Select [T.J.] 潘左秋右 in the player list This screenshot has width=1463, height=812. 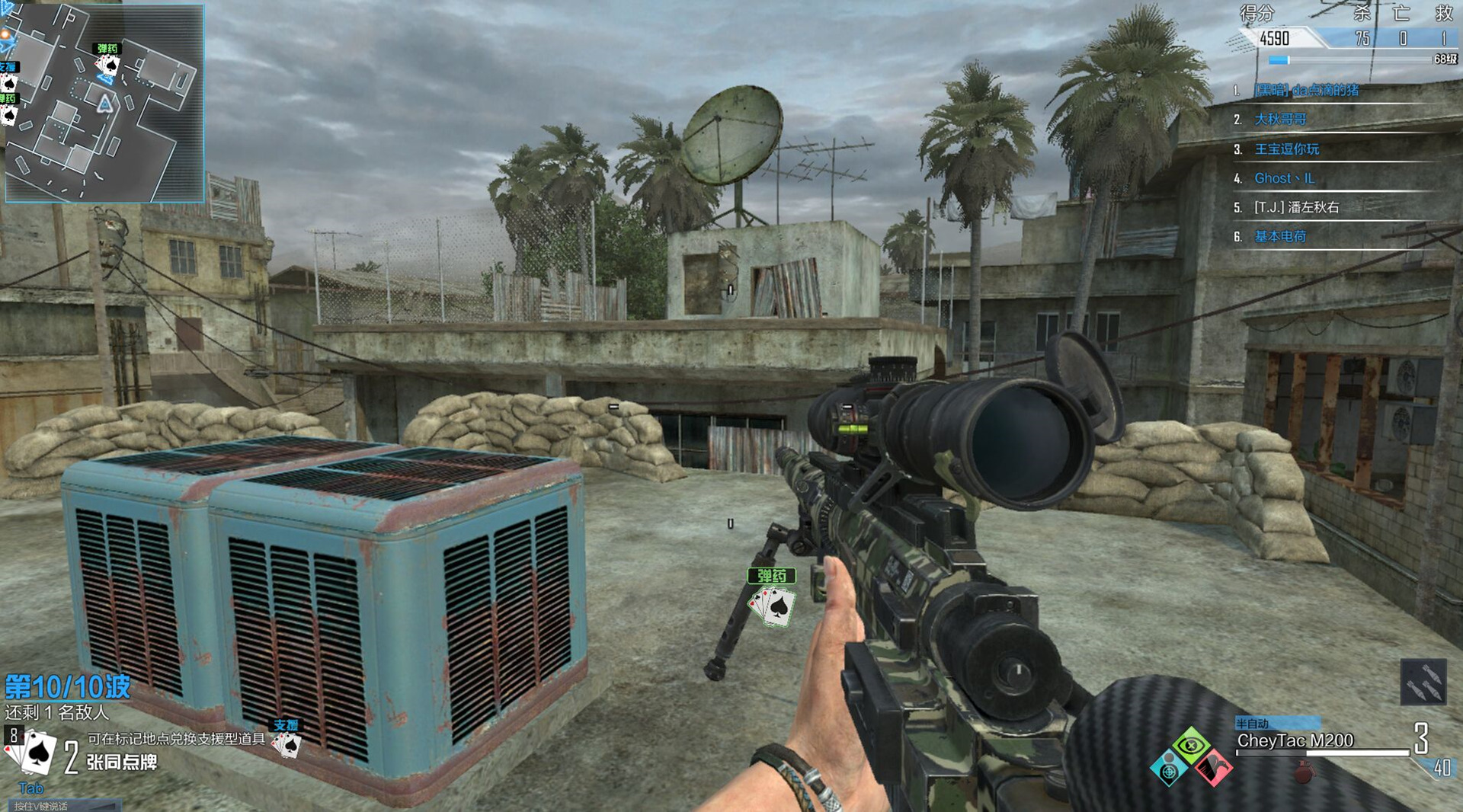[x=1296, y=207]
